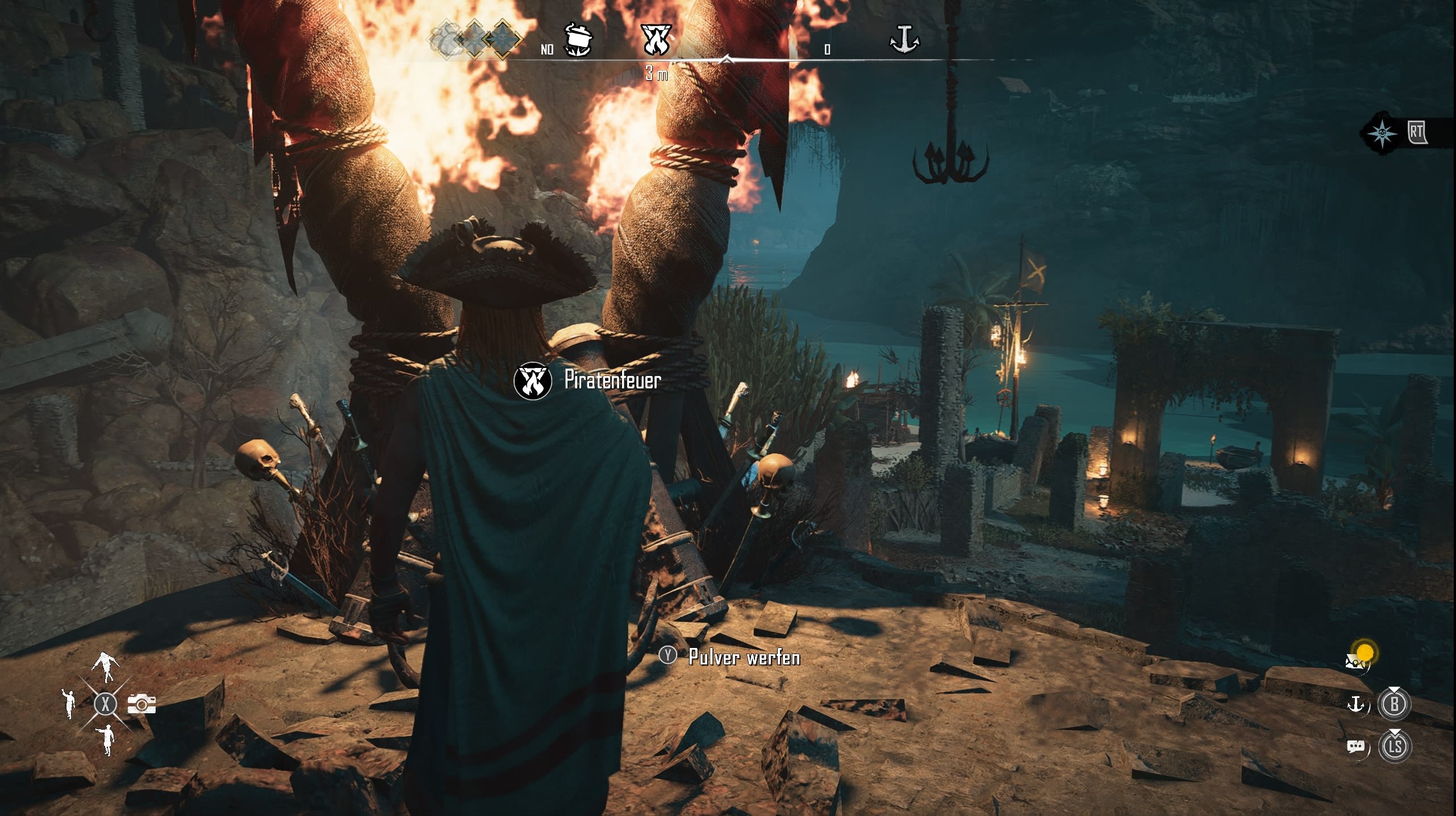Click the skull diamond badges beside the compass
The width and height of the screenshot is (1456, 816).
(475, 39)
